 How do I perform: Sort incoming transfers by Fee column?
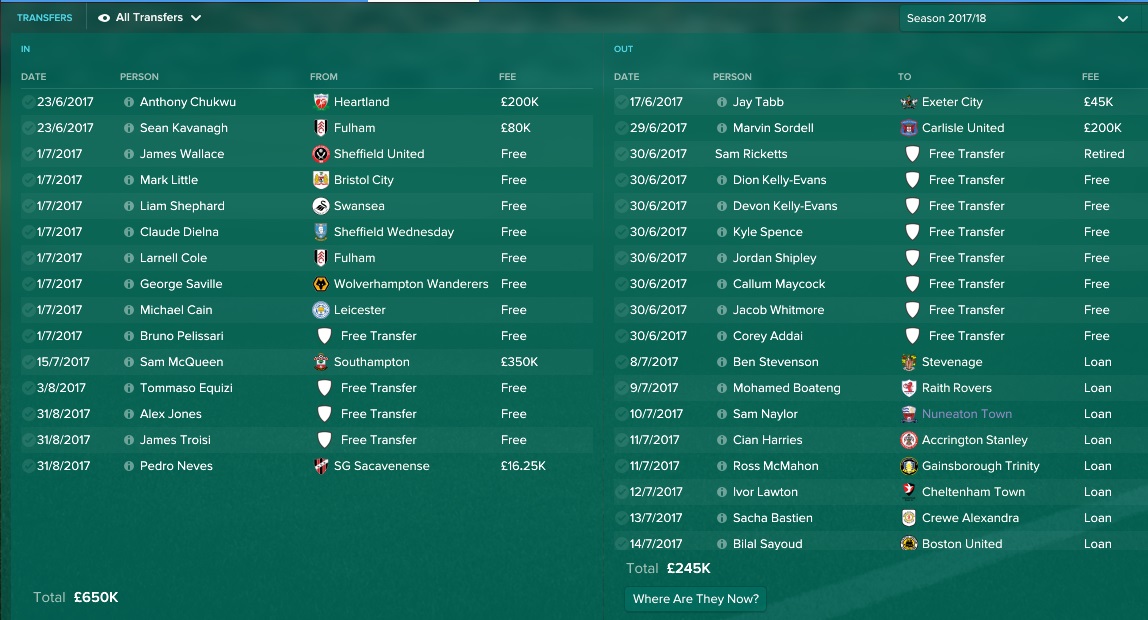pos(508,77)
